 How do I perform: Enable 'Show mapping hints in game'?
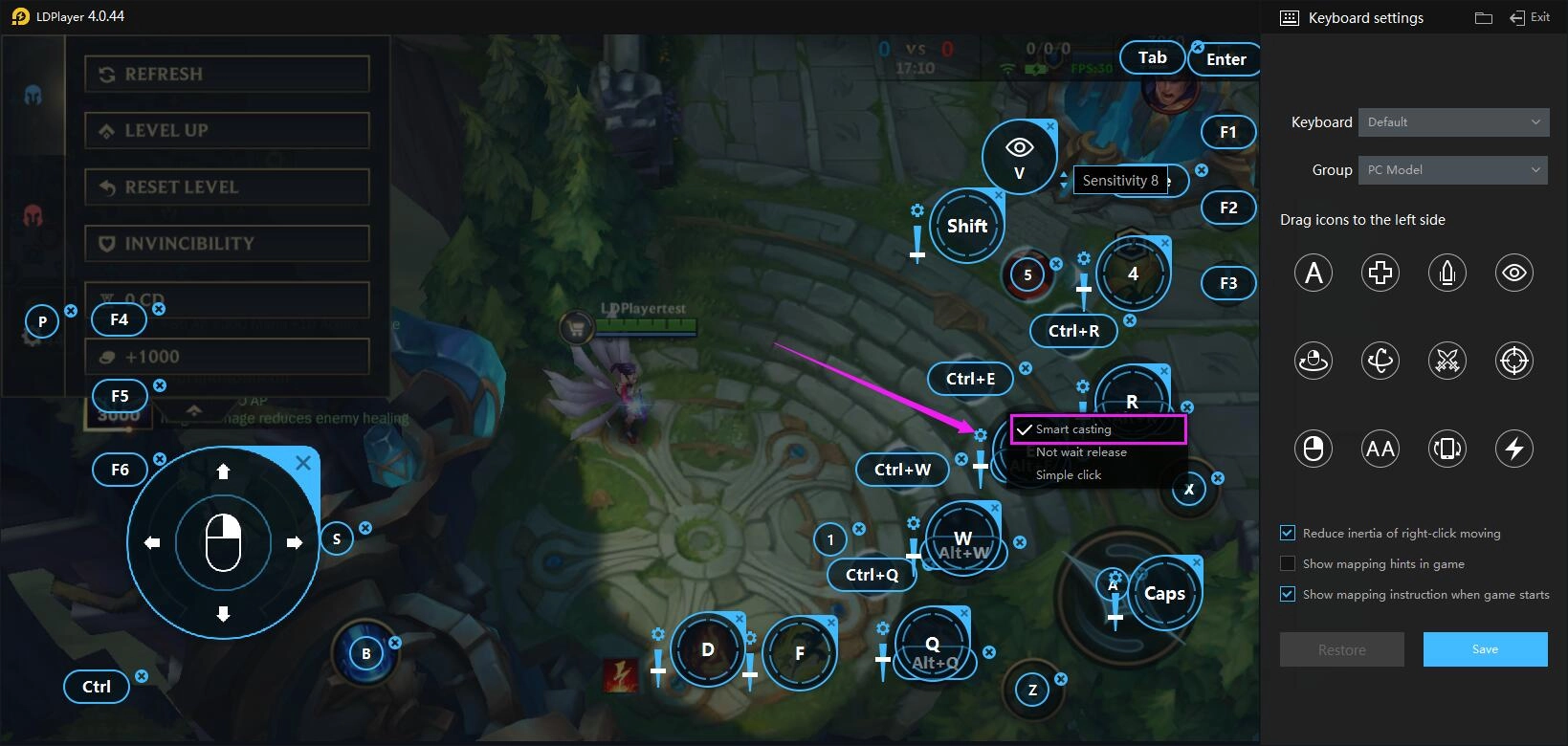(x=1287, y=563)
